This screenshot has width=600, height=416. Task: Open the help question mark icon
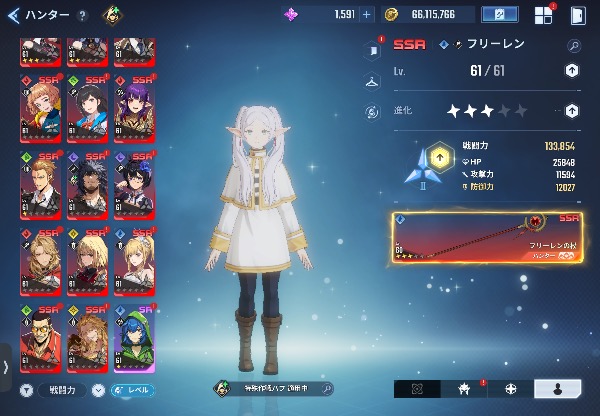[82, 15]
